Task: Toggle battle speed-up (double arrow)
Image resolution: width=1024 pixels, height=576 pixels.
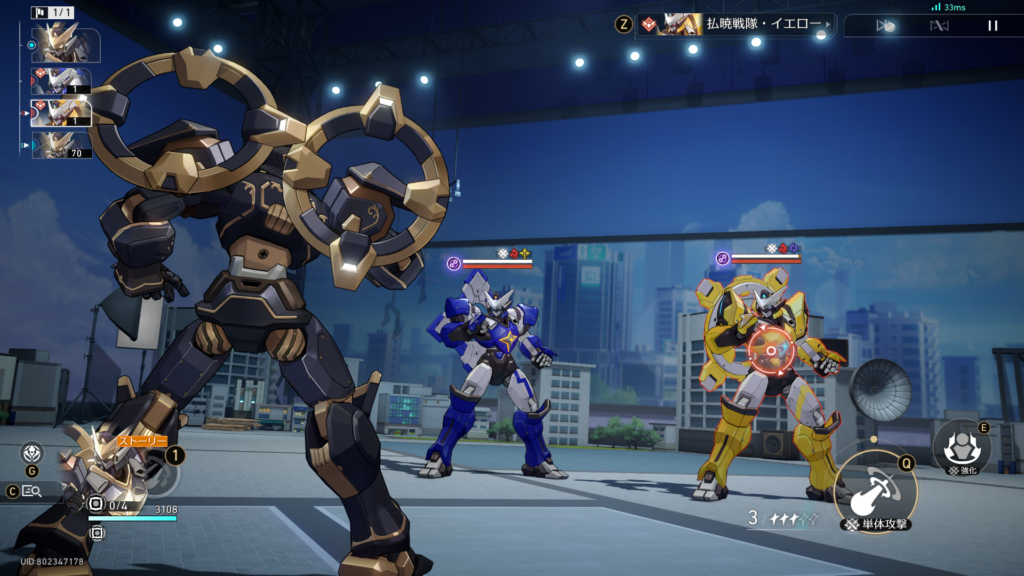Action: pos(885,26)
